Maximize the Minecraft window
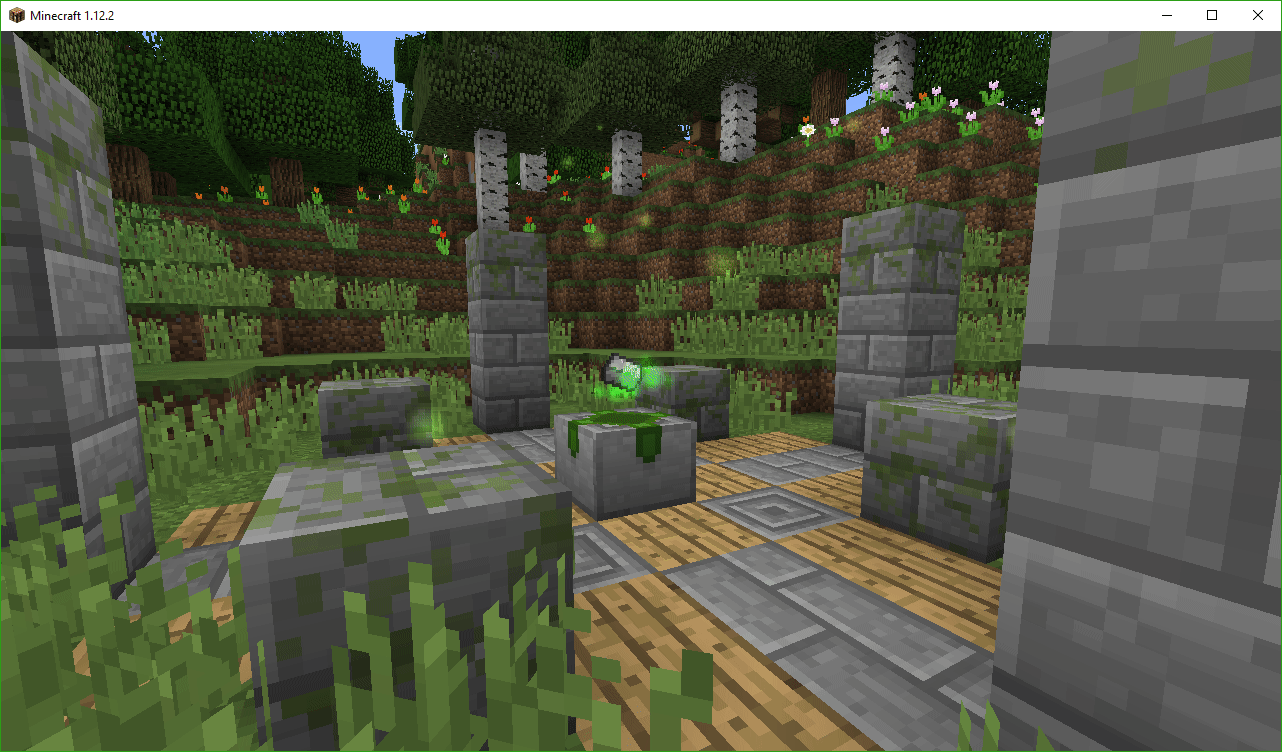Image resolution: width=1282 pixels, height=752 pixels. pos(1211,15)
